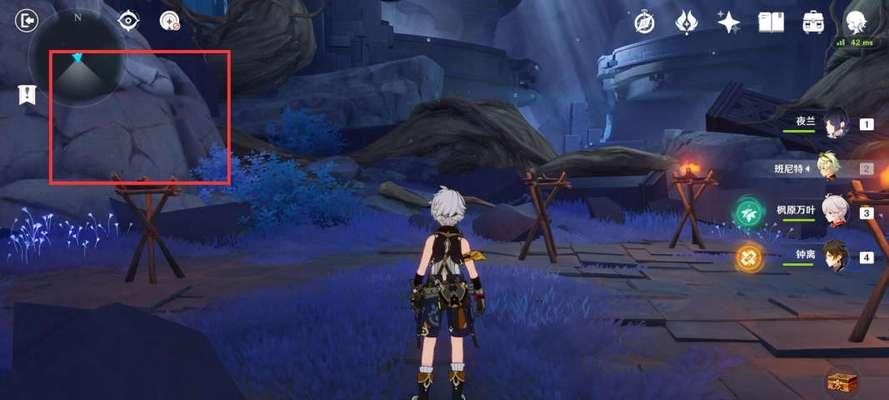Open the treasure chest icon
This screenshot has width=889, height=400.
click(841, 381)
